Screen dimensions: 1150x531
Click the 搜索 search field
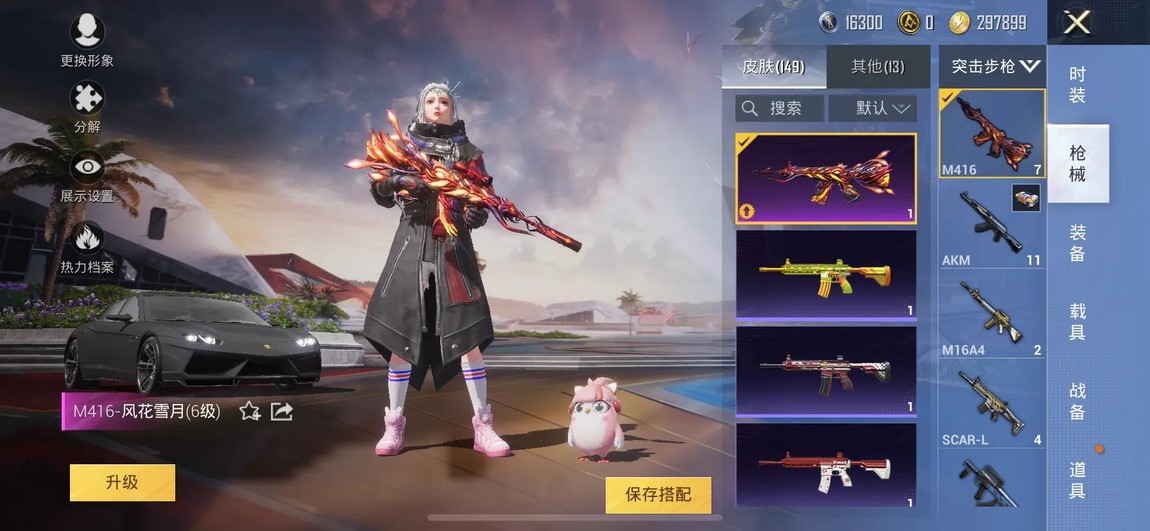(x=779, y=108)
